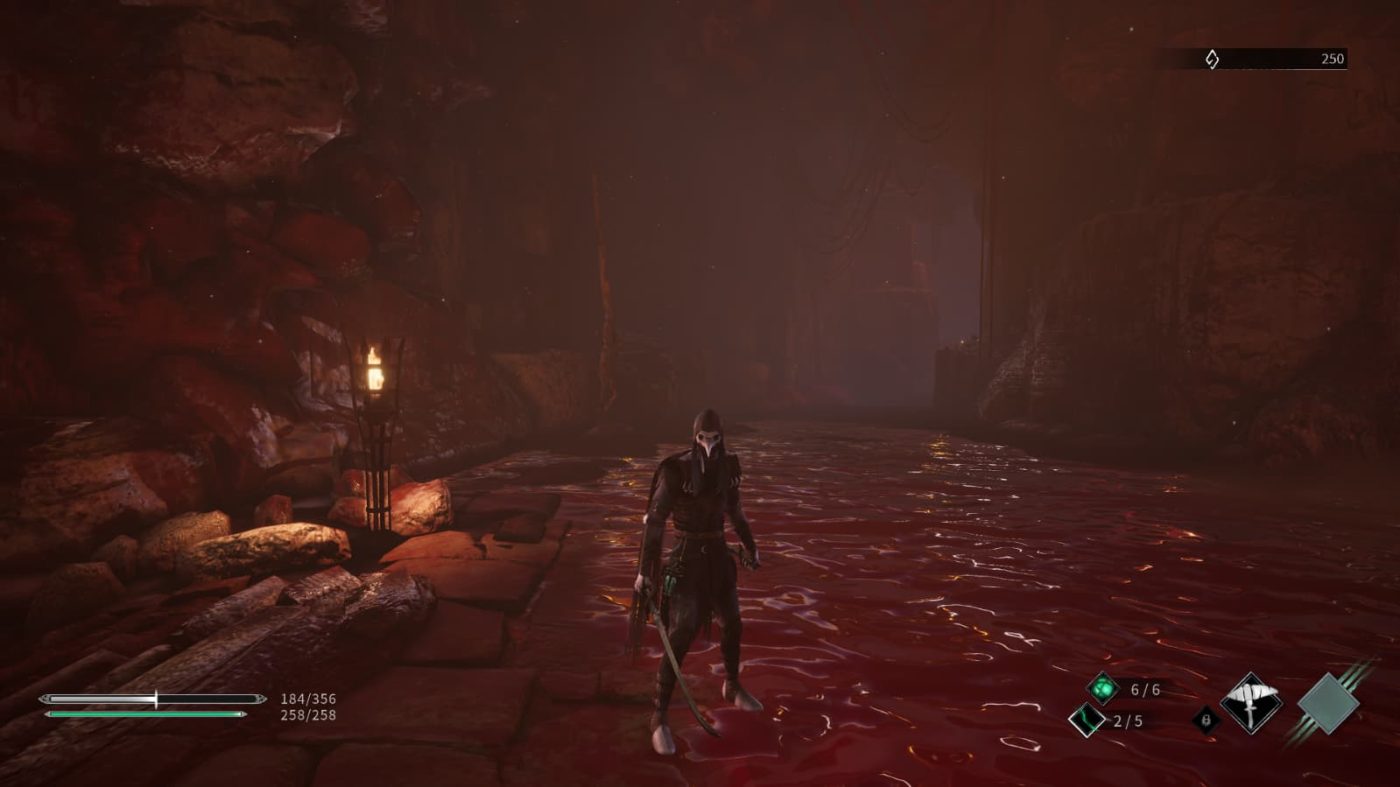This screenshot has height=787, width=1400.
Task: Select the green feather dart icon
Action: click(1086, 719)
